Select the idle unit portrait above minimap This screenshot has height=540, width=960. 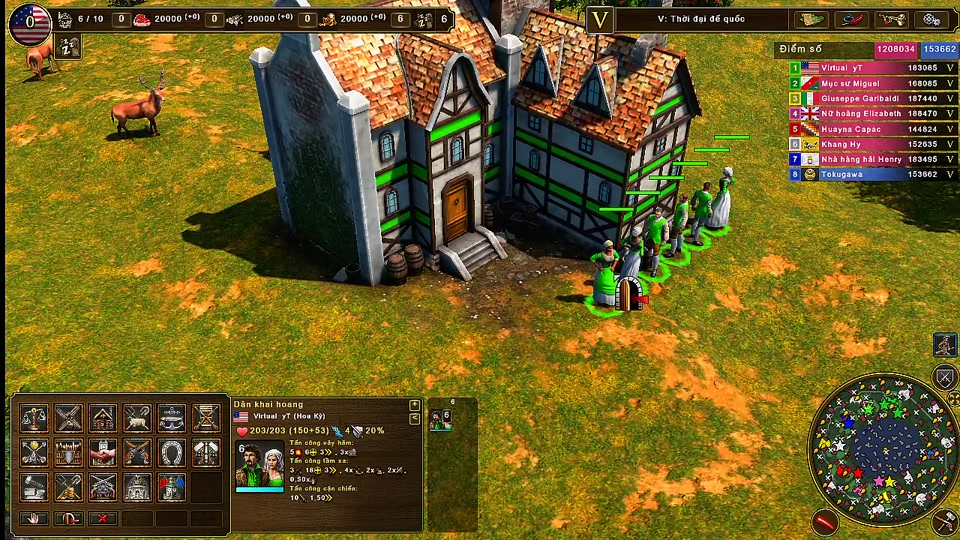point(945,345)
